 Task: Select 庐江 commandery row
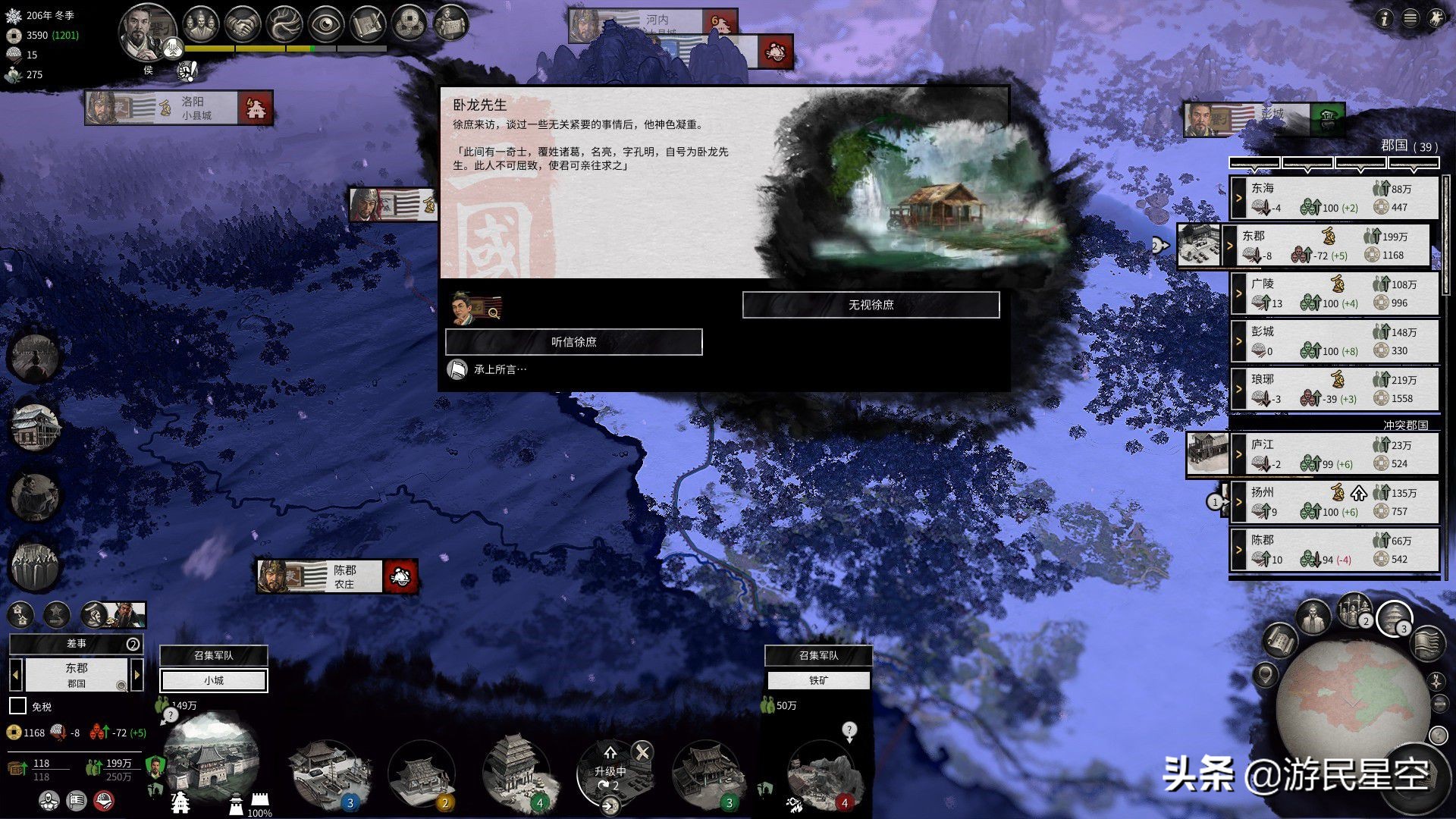tap(1335, 453)
